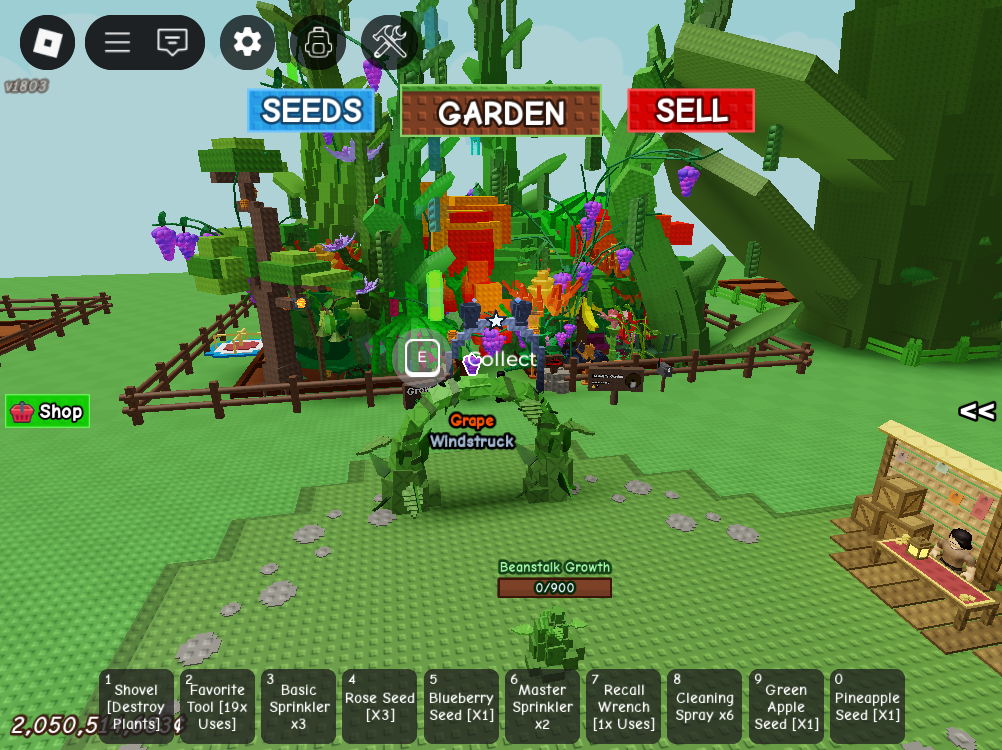Equip the Master Sprinkler x2 slot
Image resolution: width=1002 pixels, height=750 pixels.
click(542, 706)
